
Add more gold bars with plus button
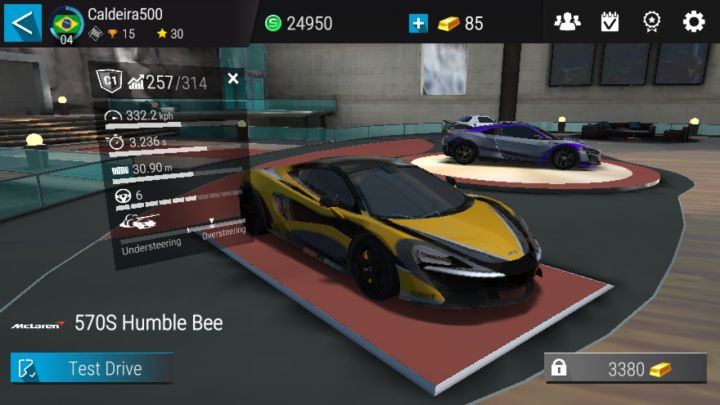pos(418,22)
